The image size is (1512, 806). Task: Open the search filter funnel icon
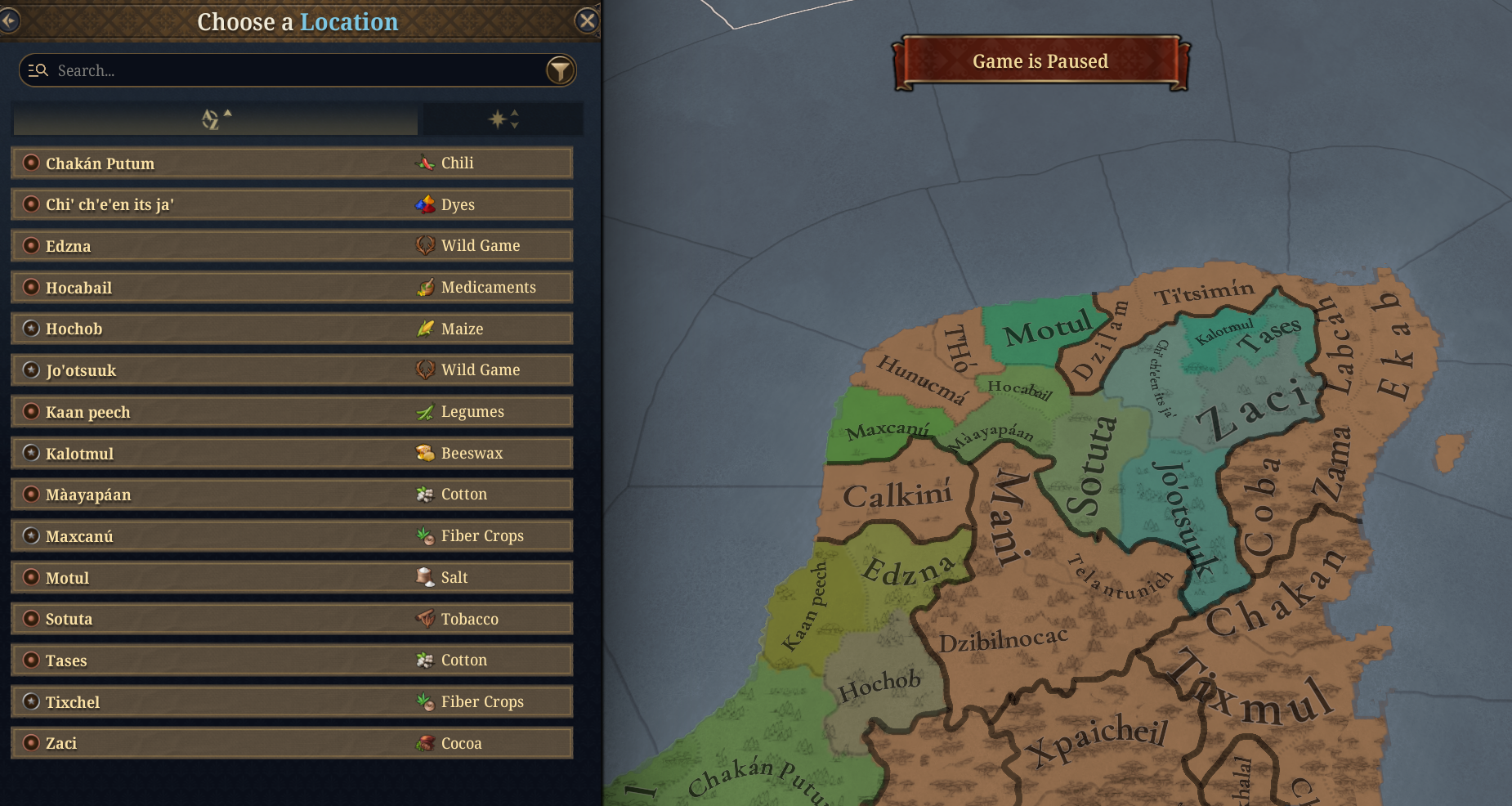(x=560, y=70)
